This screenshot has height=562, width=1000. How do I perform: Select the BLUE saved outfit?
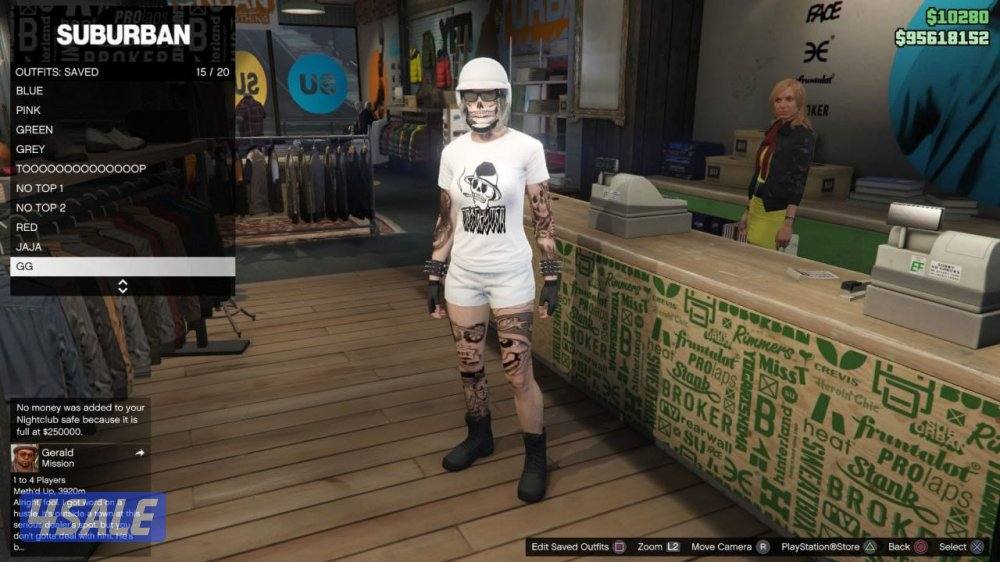122,91
